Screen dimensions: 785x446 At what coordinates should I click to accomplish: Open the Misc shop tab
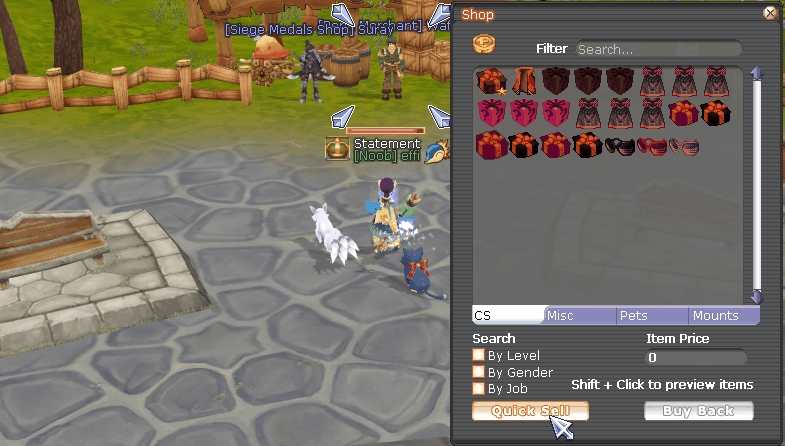(x=578, y=315)
